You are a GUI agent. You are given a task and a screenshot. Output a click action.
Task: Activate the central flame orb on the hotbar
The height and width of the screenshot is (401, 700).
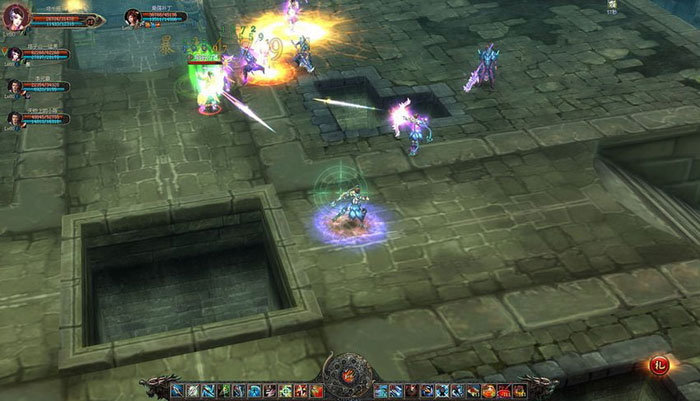349,380
